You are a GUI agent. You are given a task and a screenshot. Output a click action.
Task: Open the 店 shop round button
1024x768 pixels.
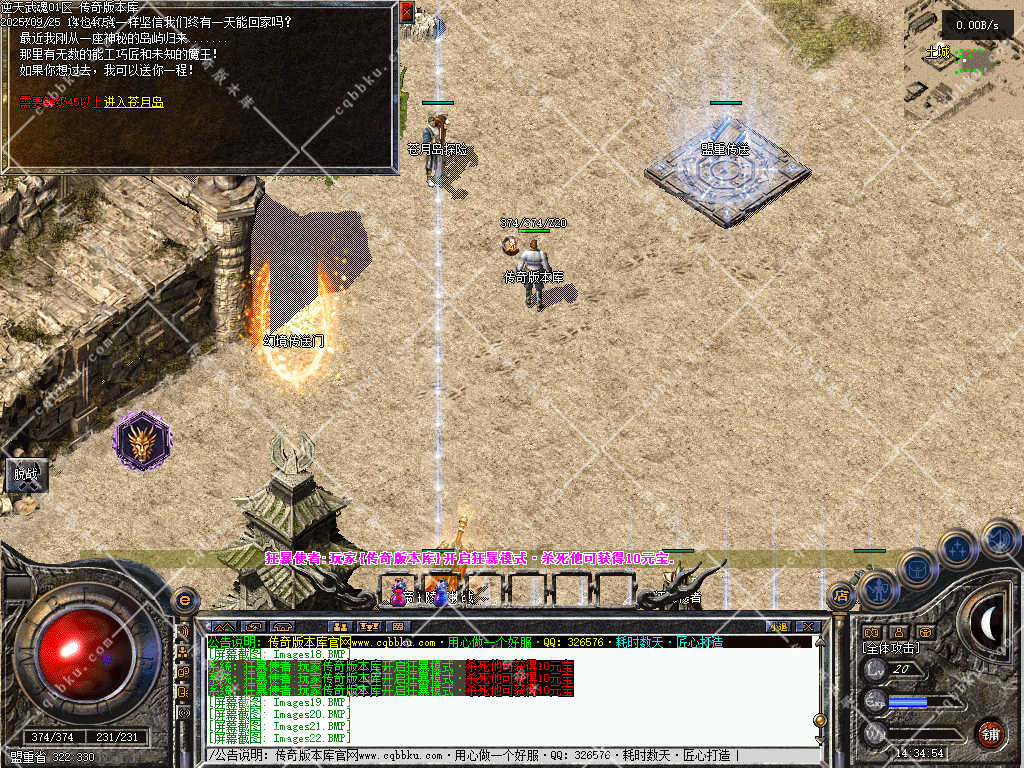(841, 596)
